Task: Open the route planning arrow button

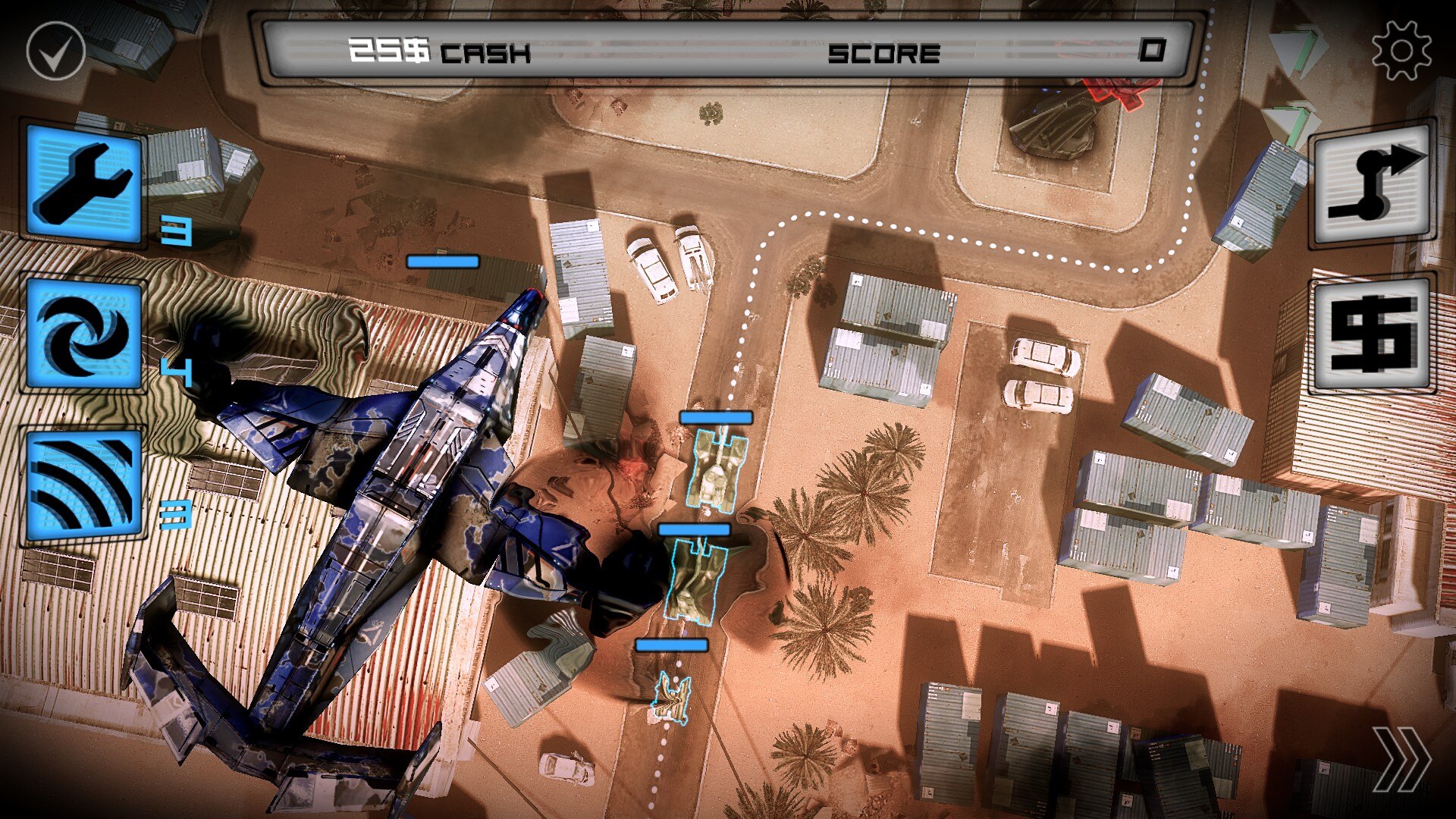Action: coord(1373,183)
